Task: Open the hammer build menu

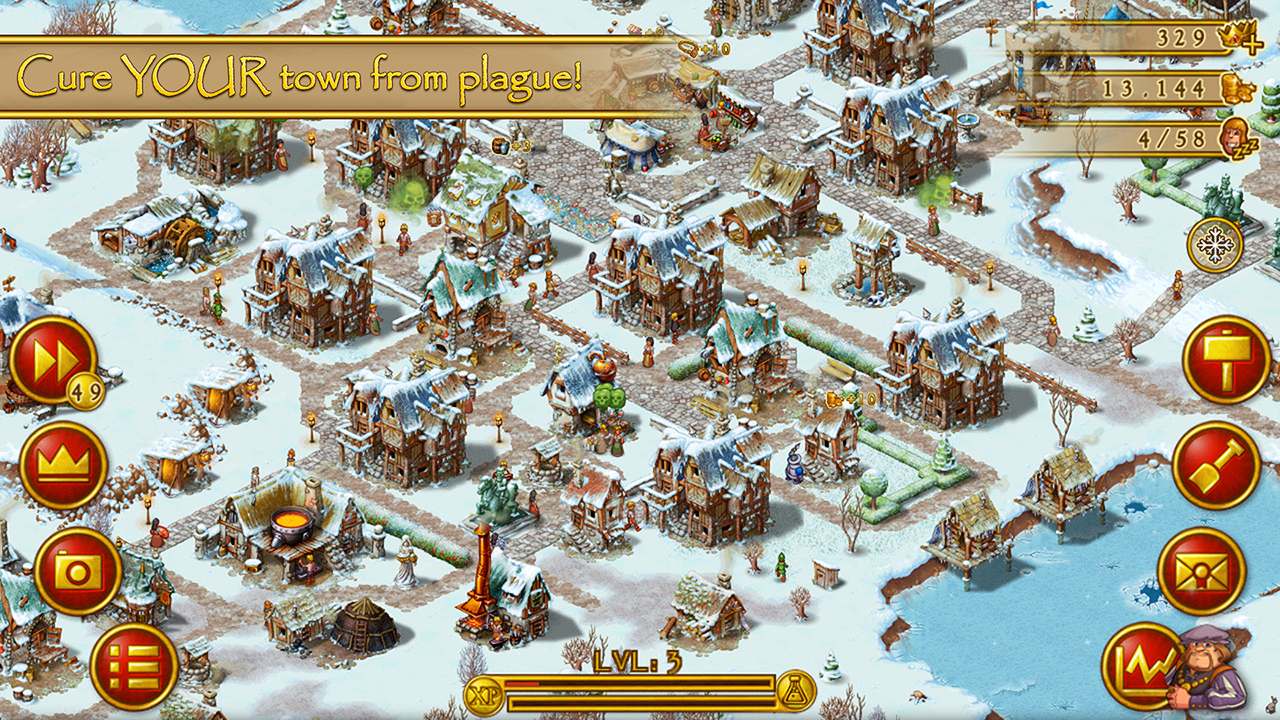Action: 1226,359
